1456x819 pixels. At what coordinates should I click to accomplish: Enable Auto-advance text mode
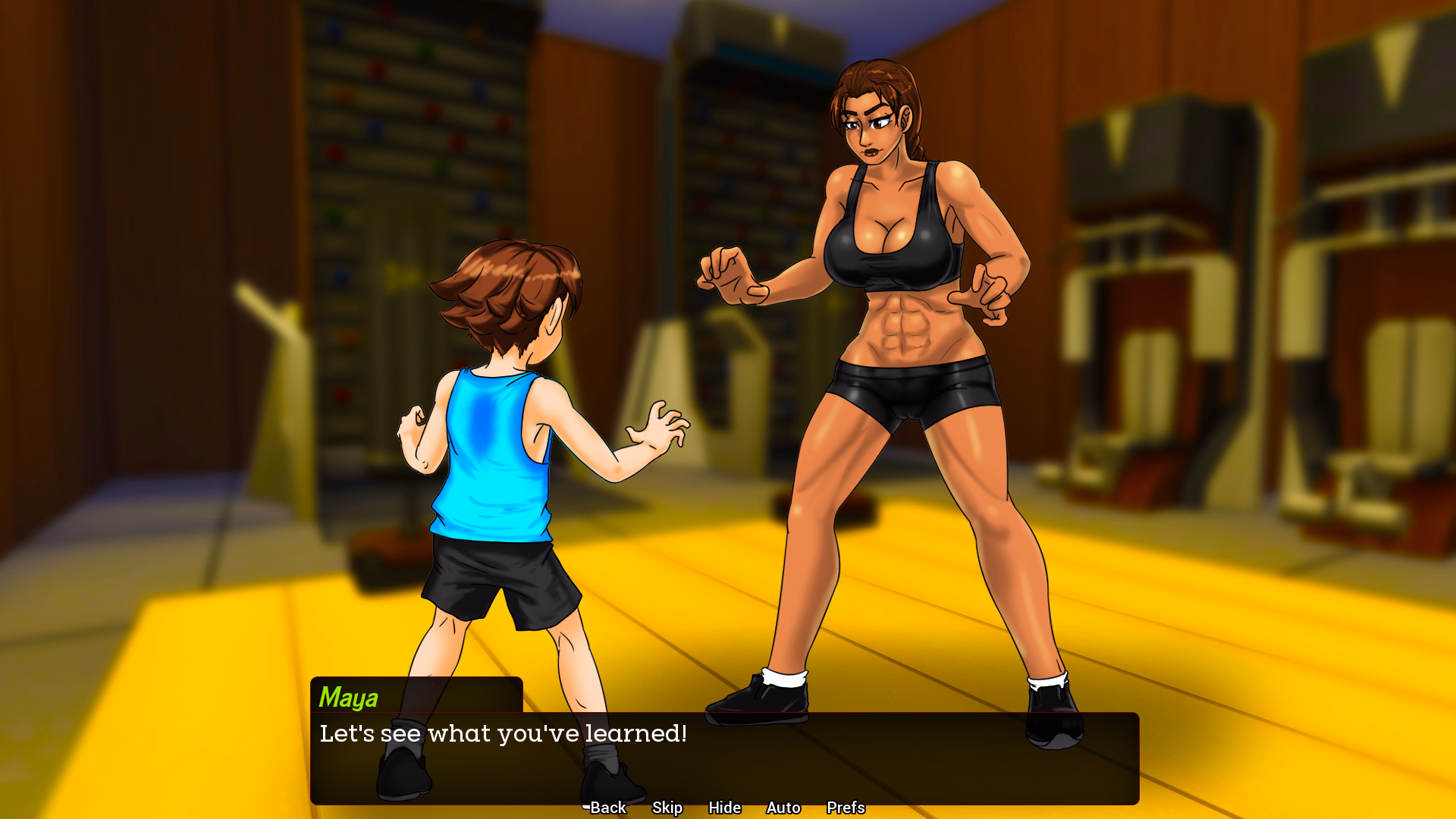coord(783,808)
